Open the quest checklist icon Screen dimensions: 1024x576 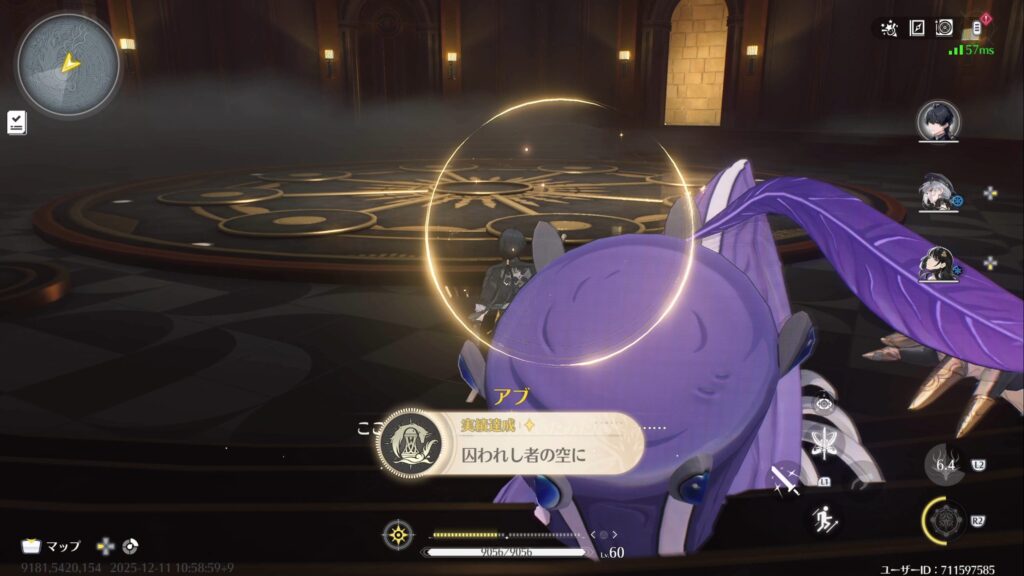(17, 122)
